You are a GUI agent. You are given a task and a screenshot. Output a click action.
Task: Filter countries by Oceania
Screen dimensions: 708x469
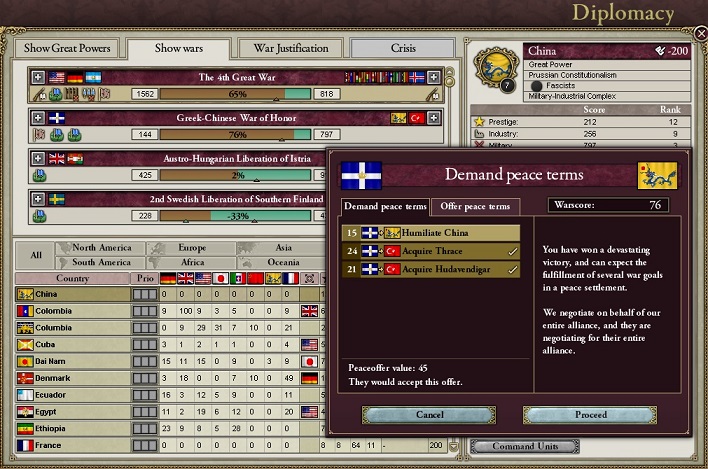coord(283,262)
